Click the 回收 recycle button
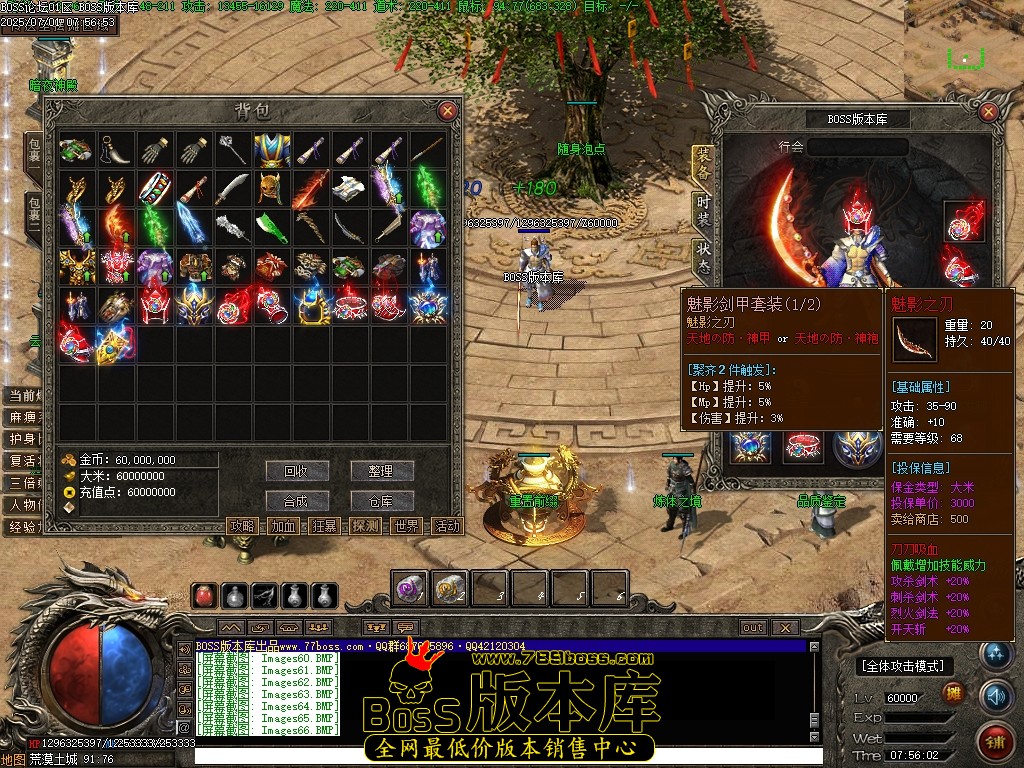1024x768 pixels. 297,470
